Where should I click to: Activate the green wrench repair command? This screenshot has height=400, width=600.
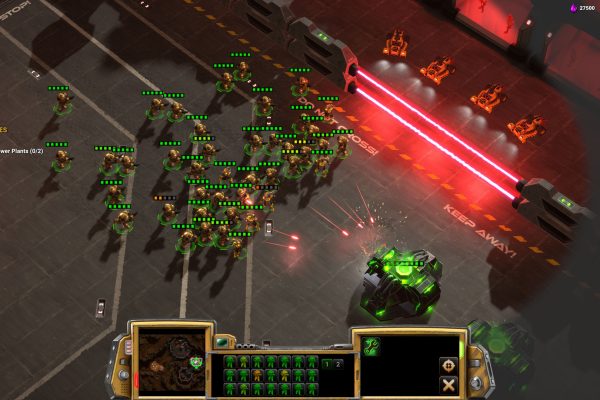pyautogui.click(x=372, y=346)
